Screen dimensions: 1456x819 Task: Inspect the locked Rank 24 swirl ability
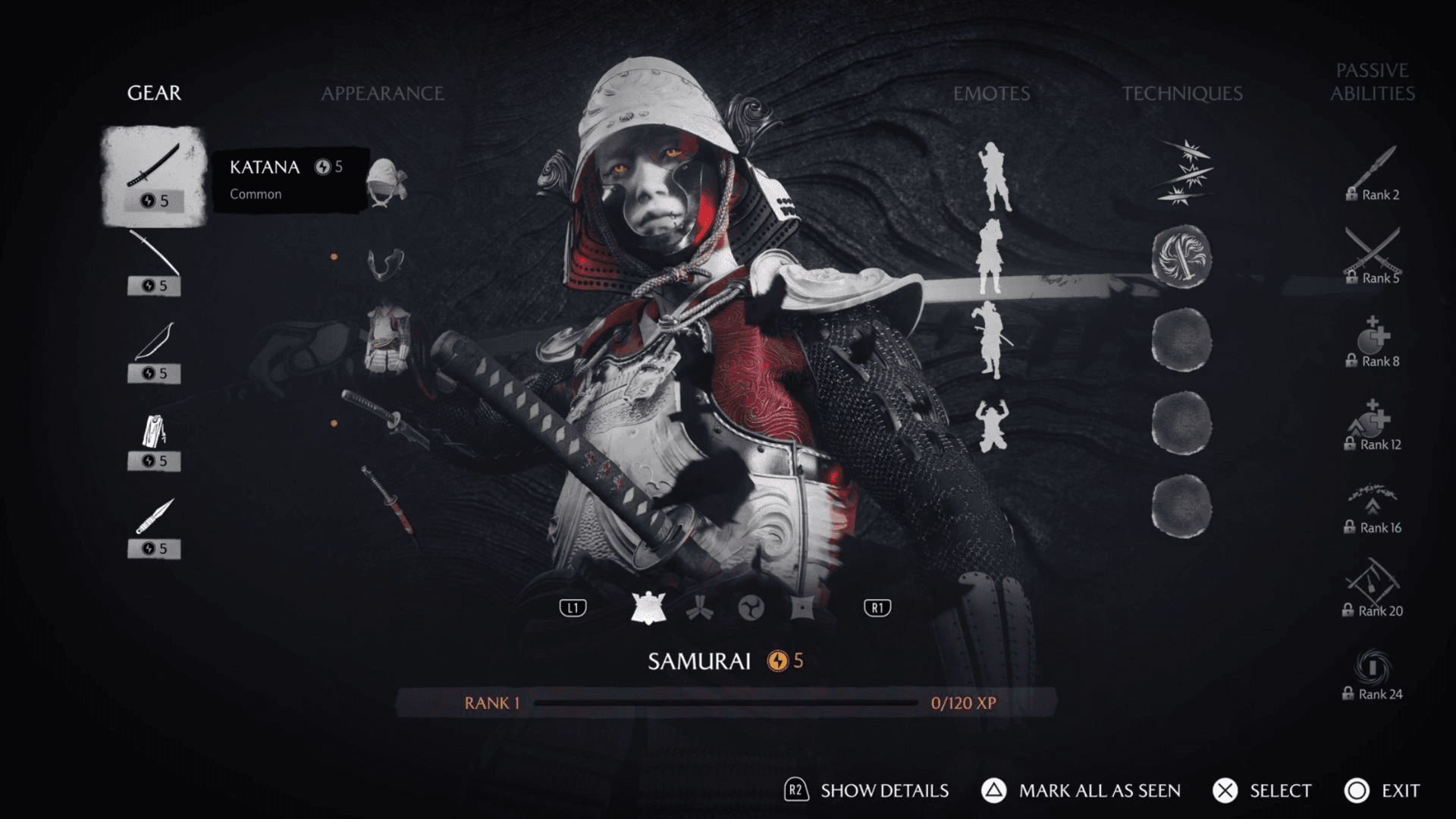tap(1373, 673)
